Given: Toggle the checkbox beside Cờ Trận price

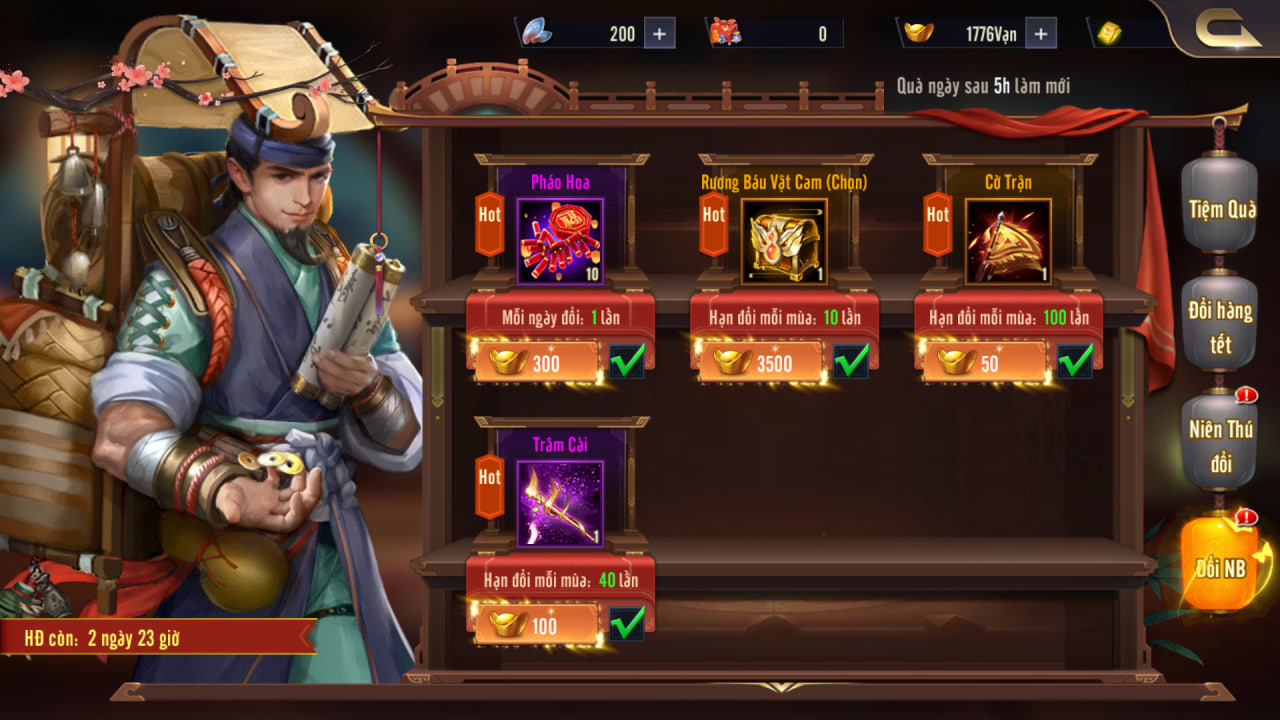Looking at the screenshot, I should [1075, 362].
